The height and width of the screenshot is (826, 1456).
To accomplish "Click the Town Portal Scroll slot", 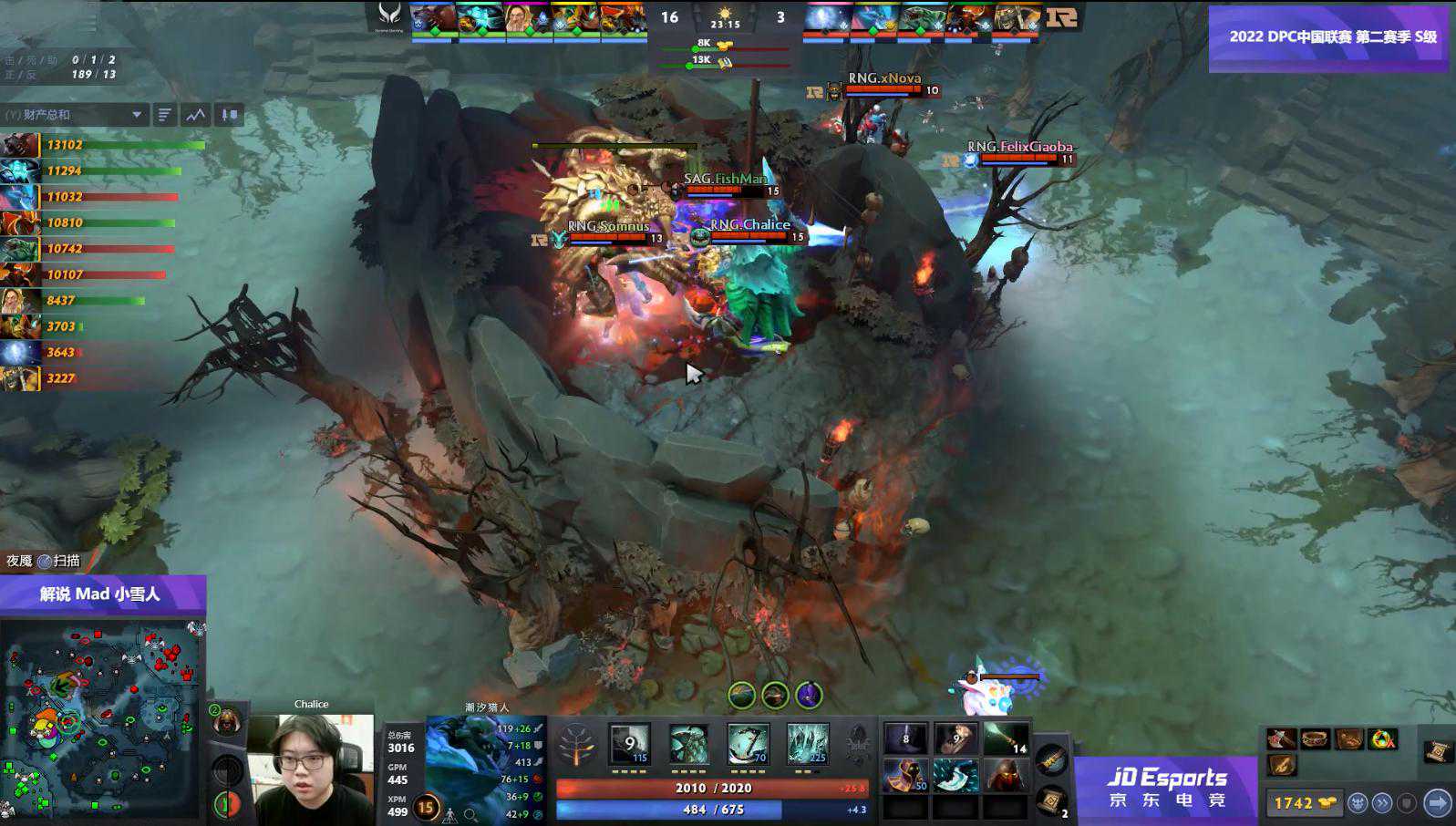I will click(1052, 800).
